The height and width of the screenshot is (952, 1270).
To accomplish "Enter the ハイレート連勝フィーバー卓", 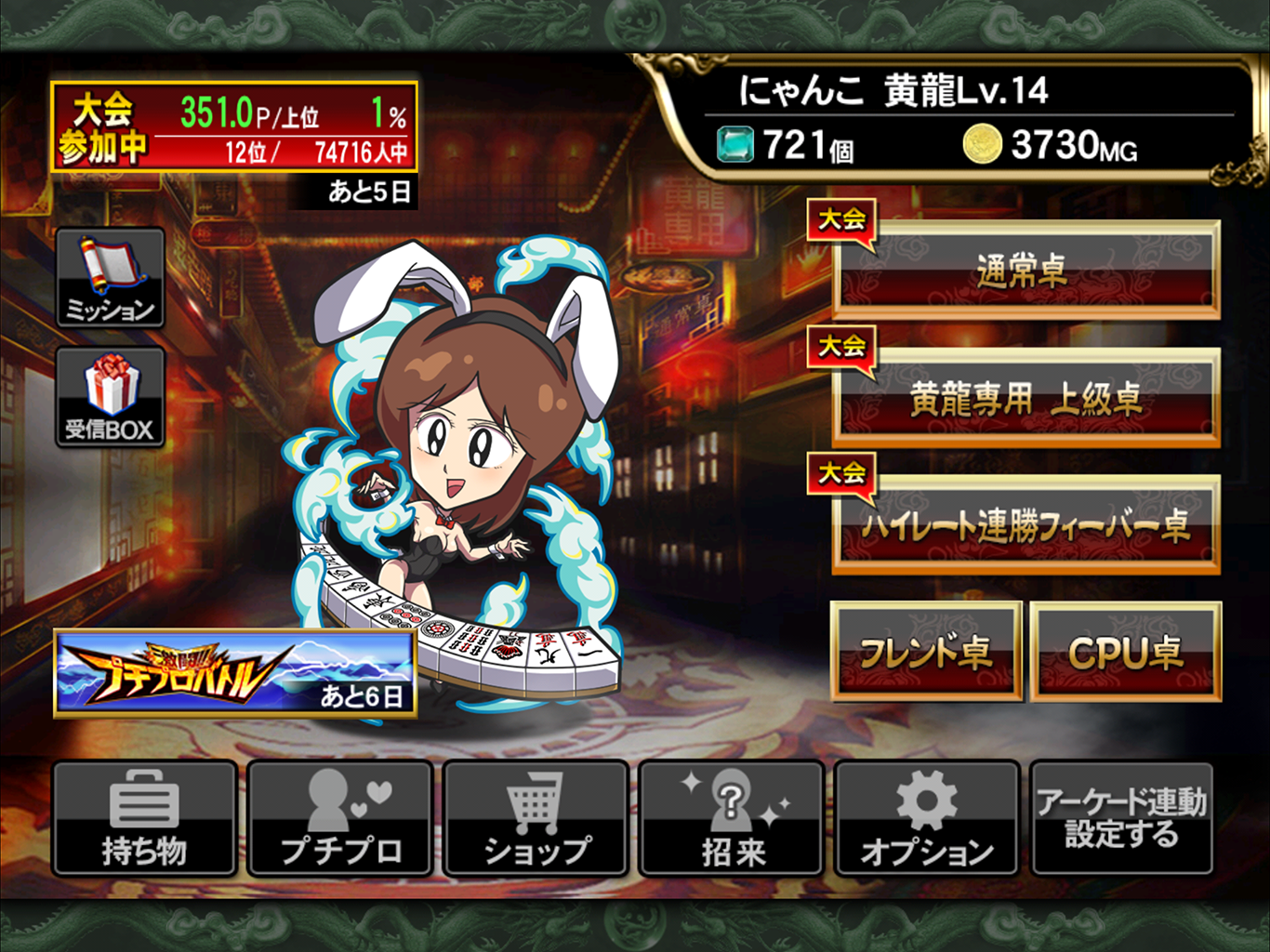I will [x=1025, y=525].
